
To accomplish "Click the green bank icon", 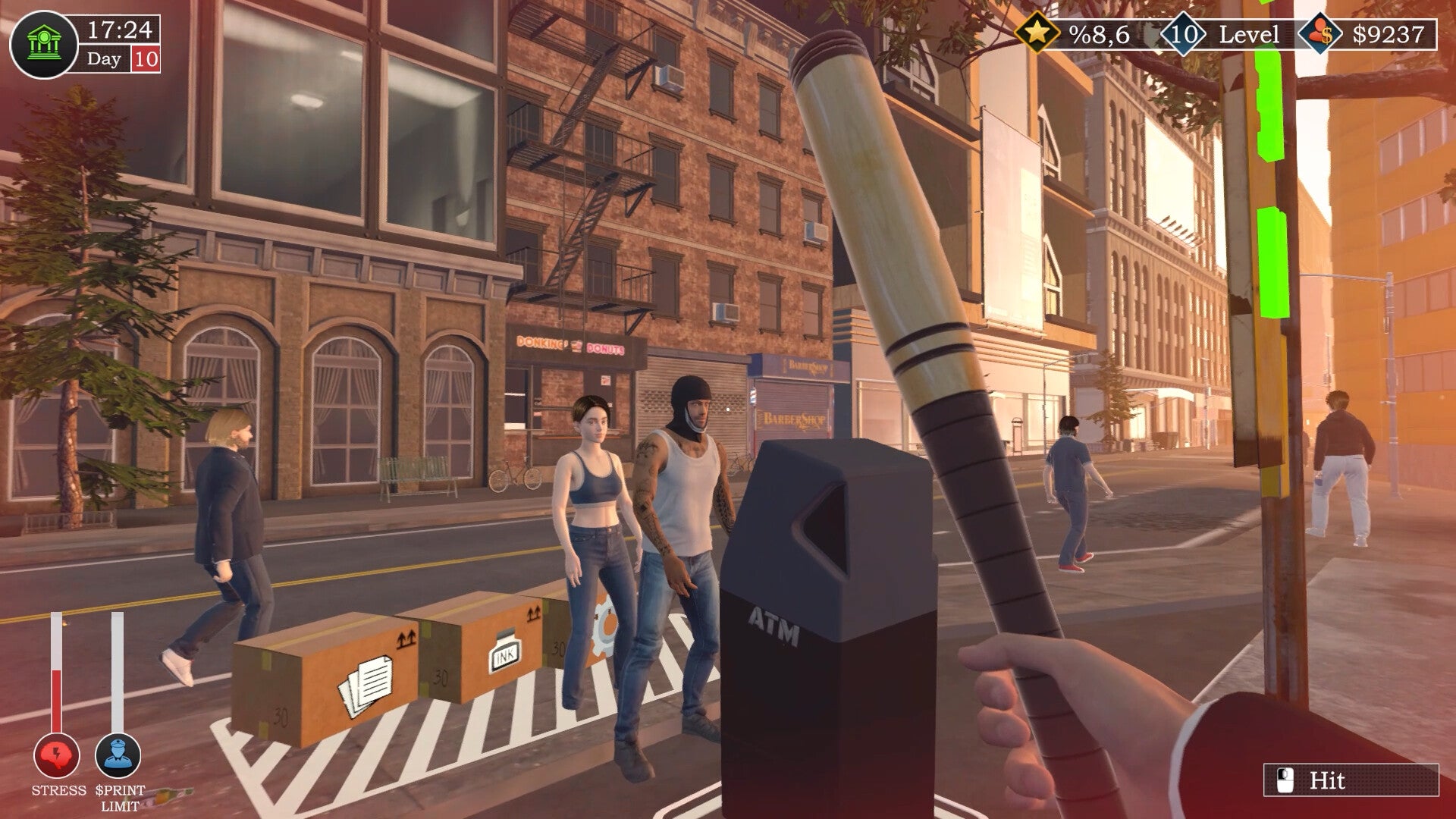I will click(43, 45).
